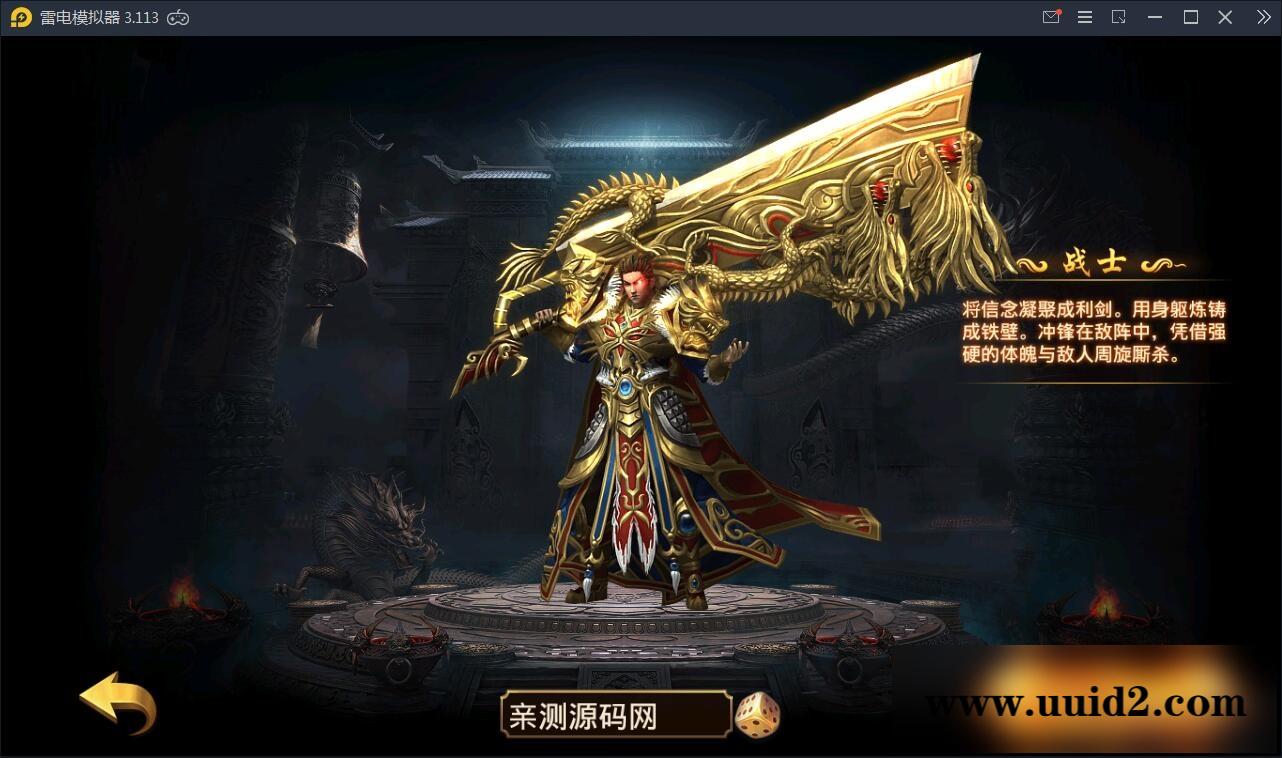
Task: Maximize the LDPlayer window
Action: [x=1190, y=17]
